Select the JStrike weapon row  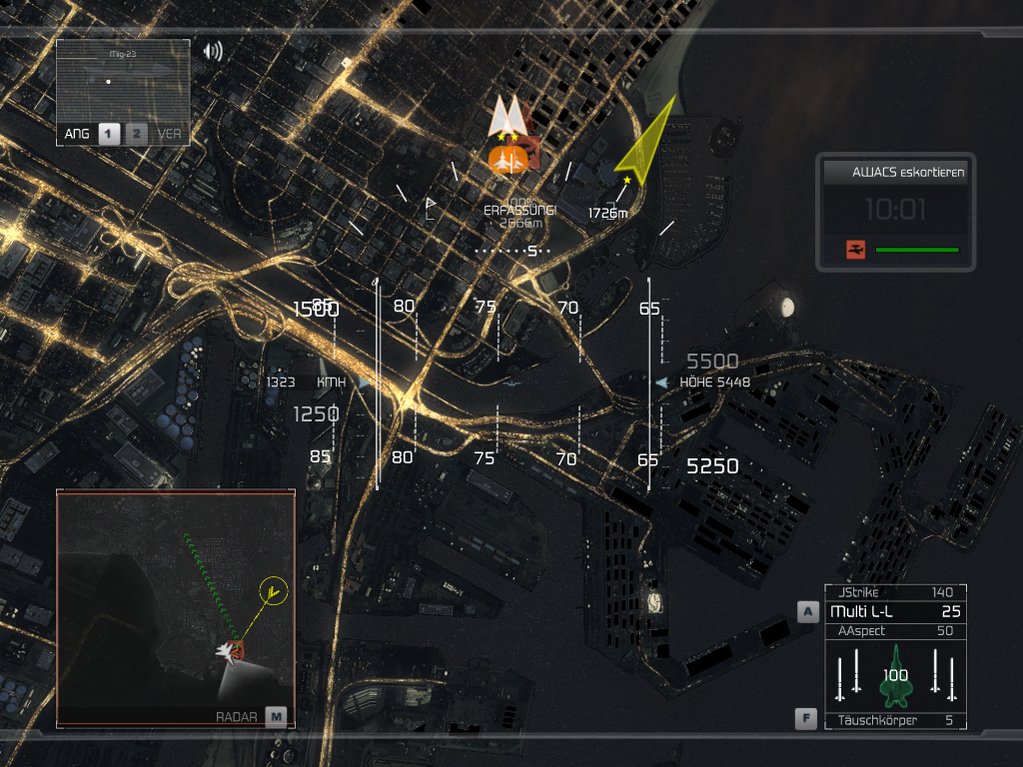895,593
